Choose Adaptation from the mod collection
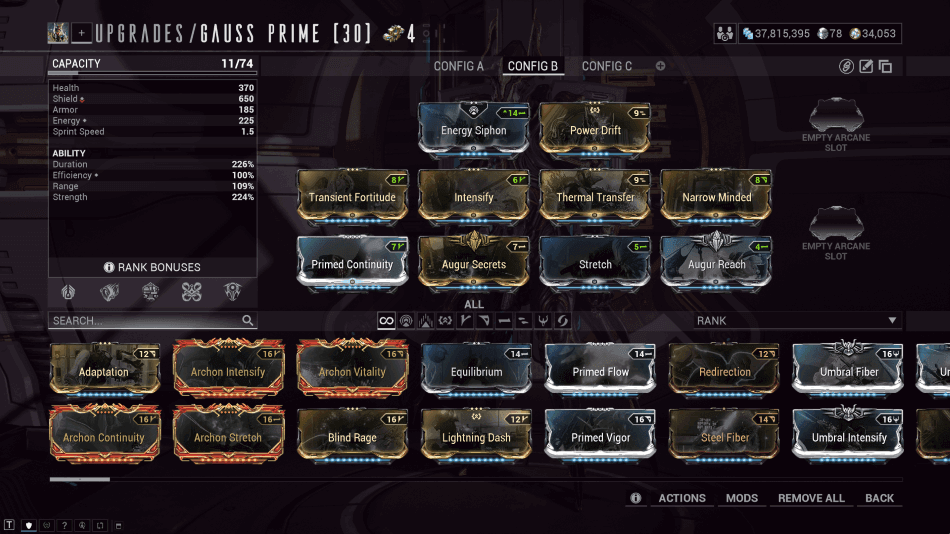The image size is (950, 534). point(104,371)
